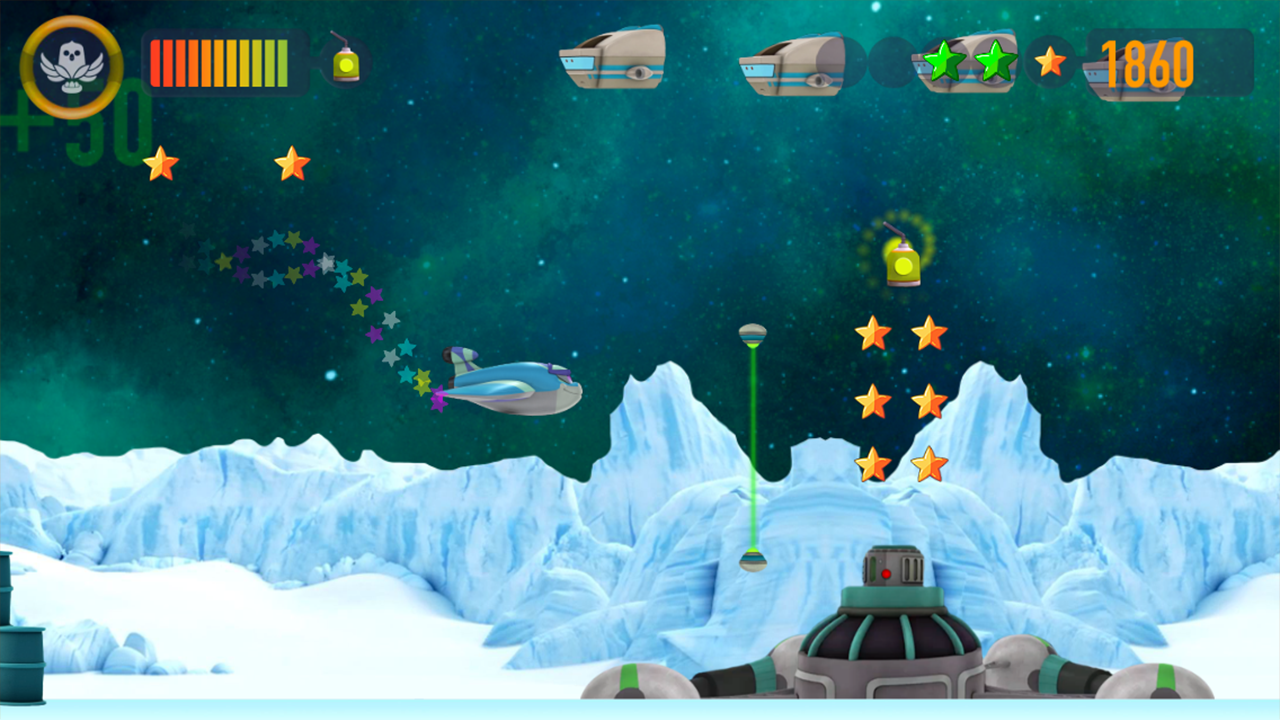The width and height of the screenshot is (1280, 720).
Task: Click the first Gup ship life icon
Action: [613, 60]
